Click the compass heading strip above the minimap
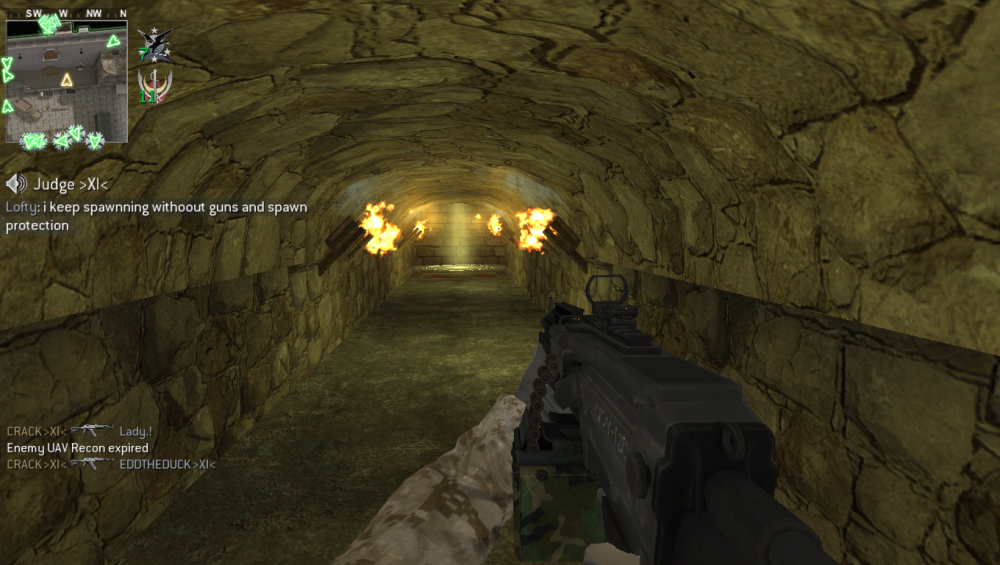Viewport: 1000px width, 565px height. tap(67, 14)
